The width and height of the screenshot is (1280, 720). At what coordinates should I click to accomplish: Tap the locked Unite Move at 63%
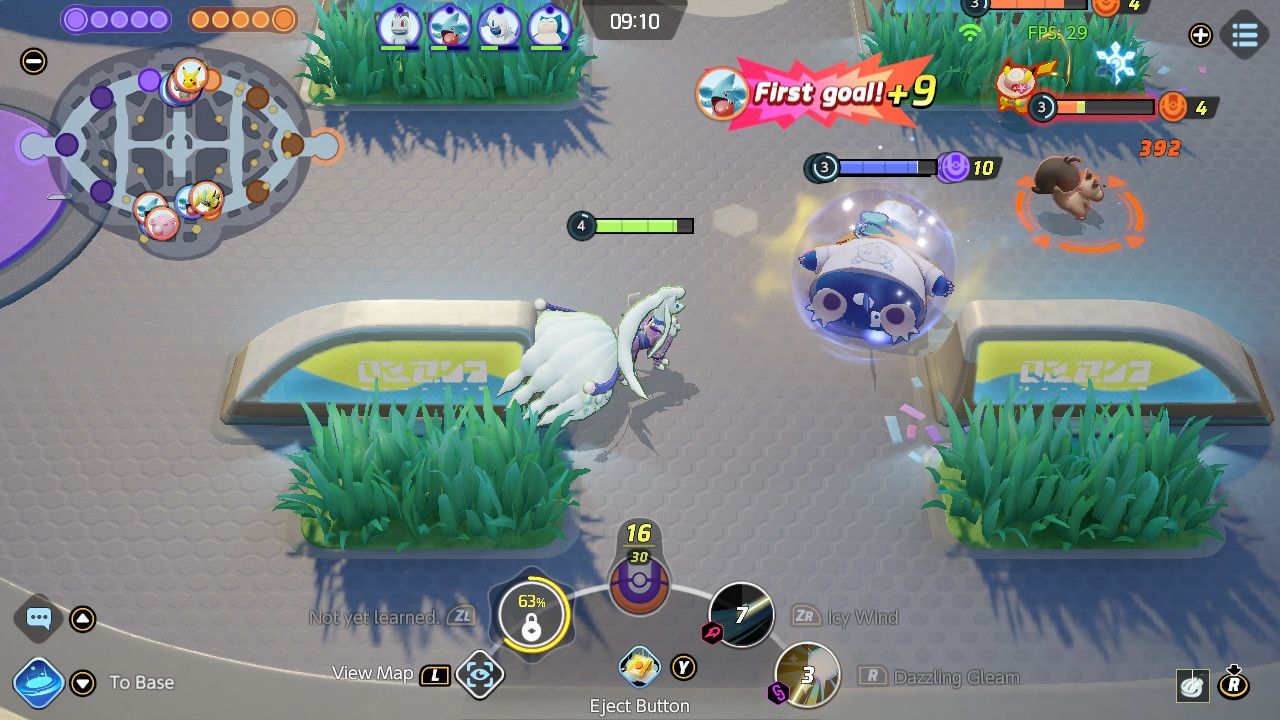(x=531, y=615)
